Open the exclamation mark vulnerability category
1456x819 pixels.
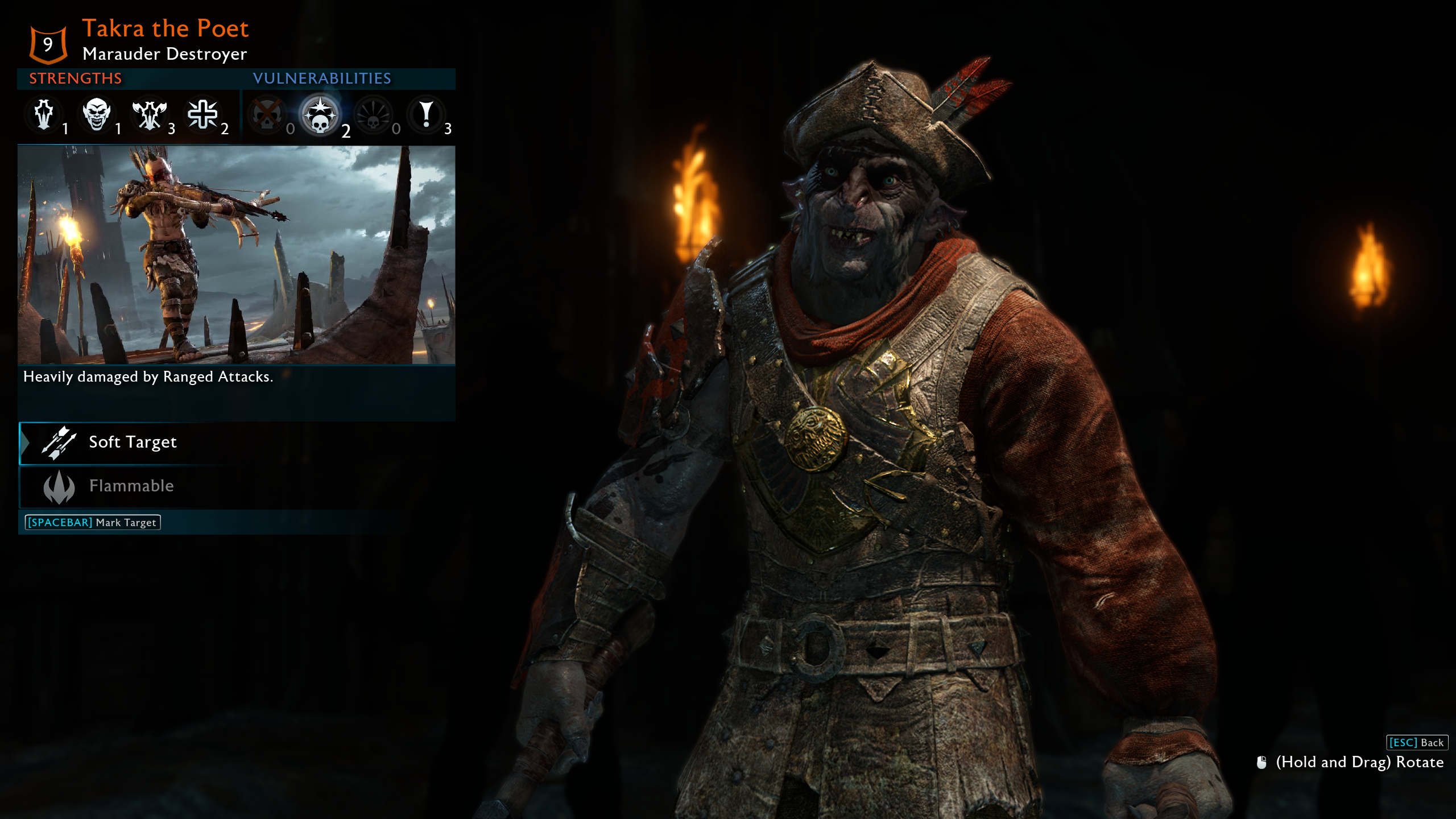[x=426, y=115]
